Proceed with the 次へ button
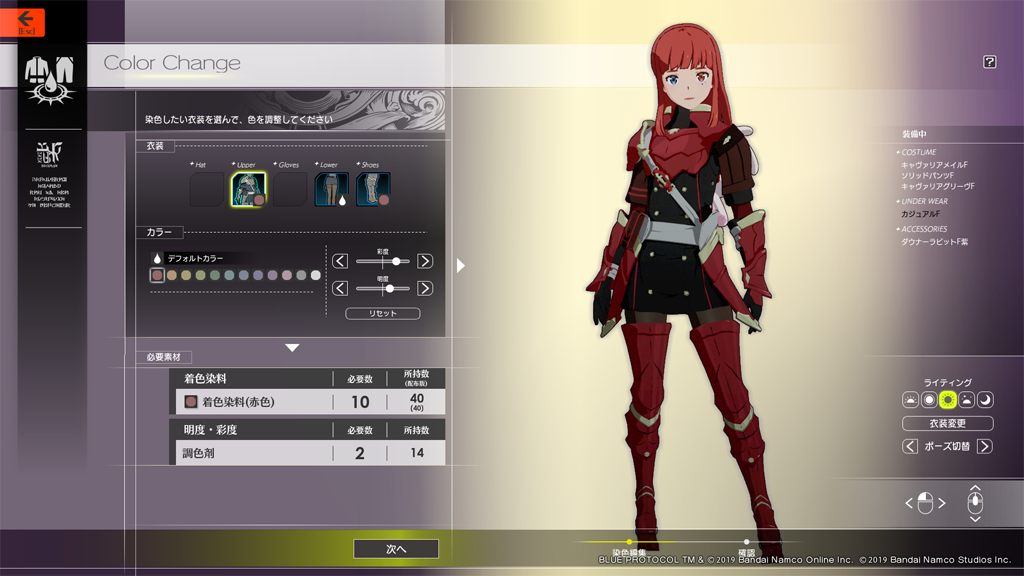 [x=396, y=549]
